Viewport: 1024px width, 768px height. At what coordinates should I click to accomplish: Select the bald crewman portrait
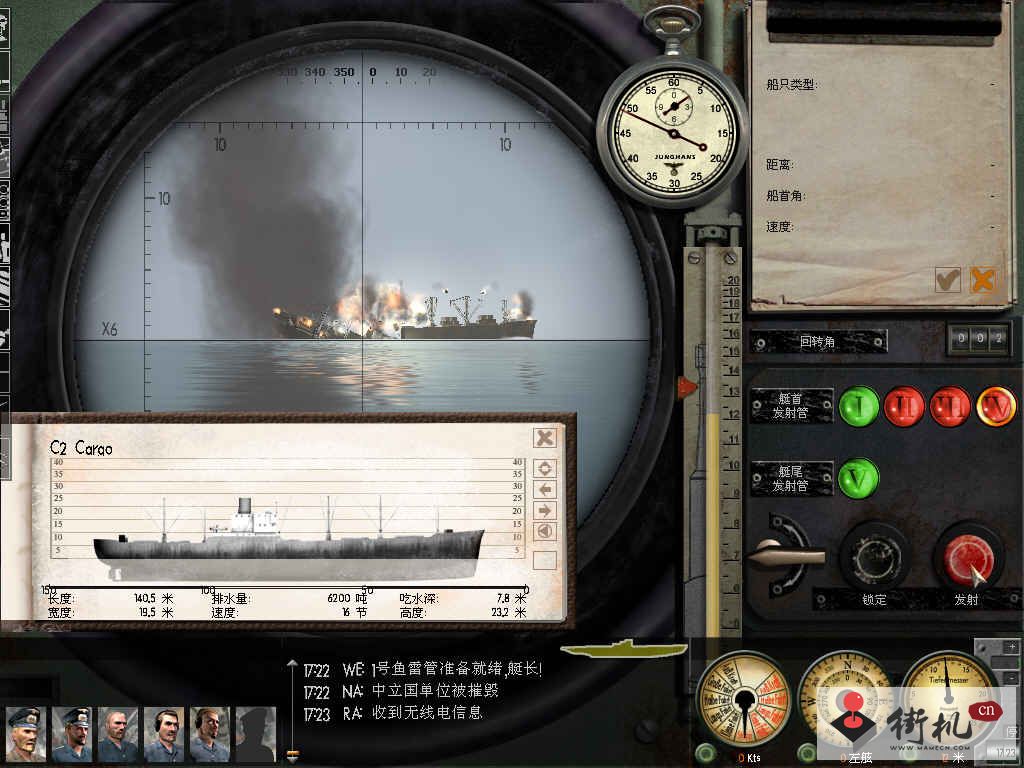(x=118, y=733)
